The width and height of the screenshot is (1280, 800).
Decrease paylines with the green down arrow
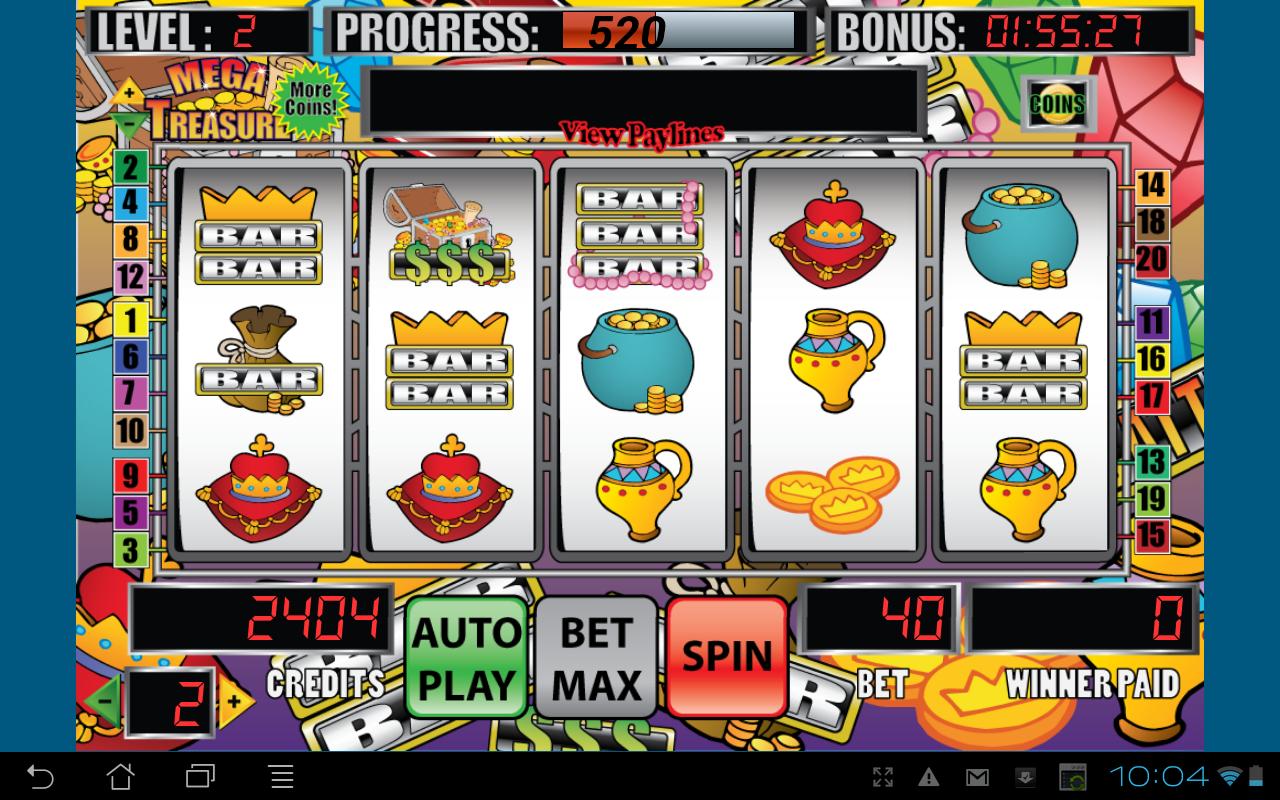click(x=128, y=126)
